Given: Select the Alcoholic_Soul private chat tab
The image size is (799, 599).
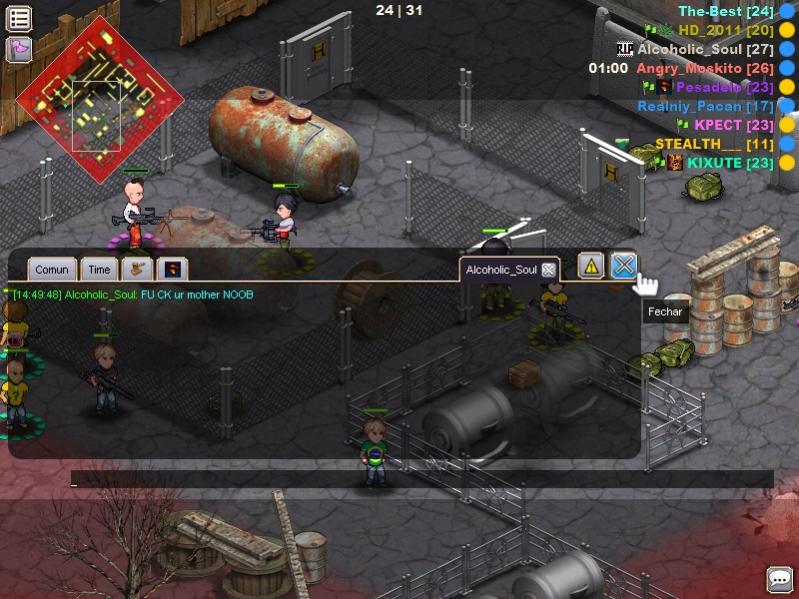Looking at the screenshot, I should (x=500, y=270).
